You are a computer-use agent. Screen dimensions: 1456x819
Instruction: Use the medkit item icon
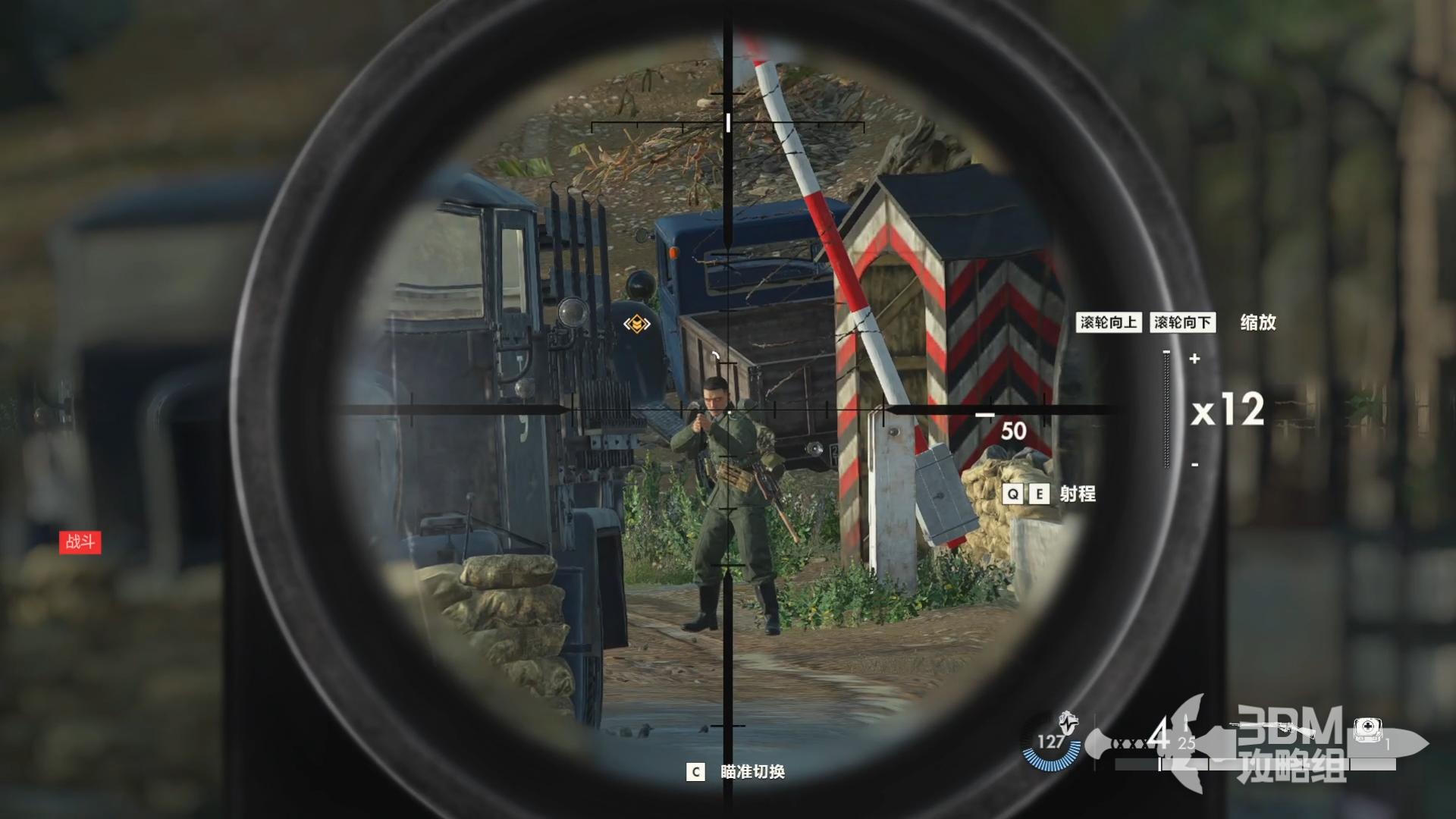(1367, 730)
